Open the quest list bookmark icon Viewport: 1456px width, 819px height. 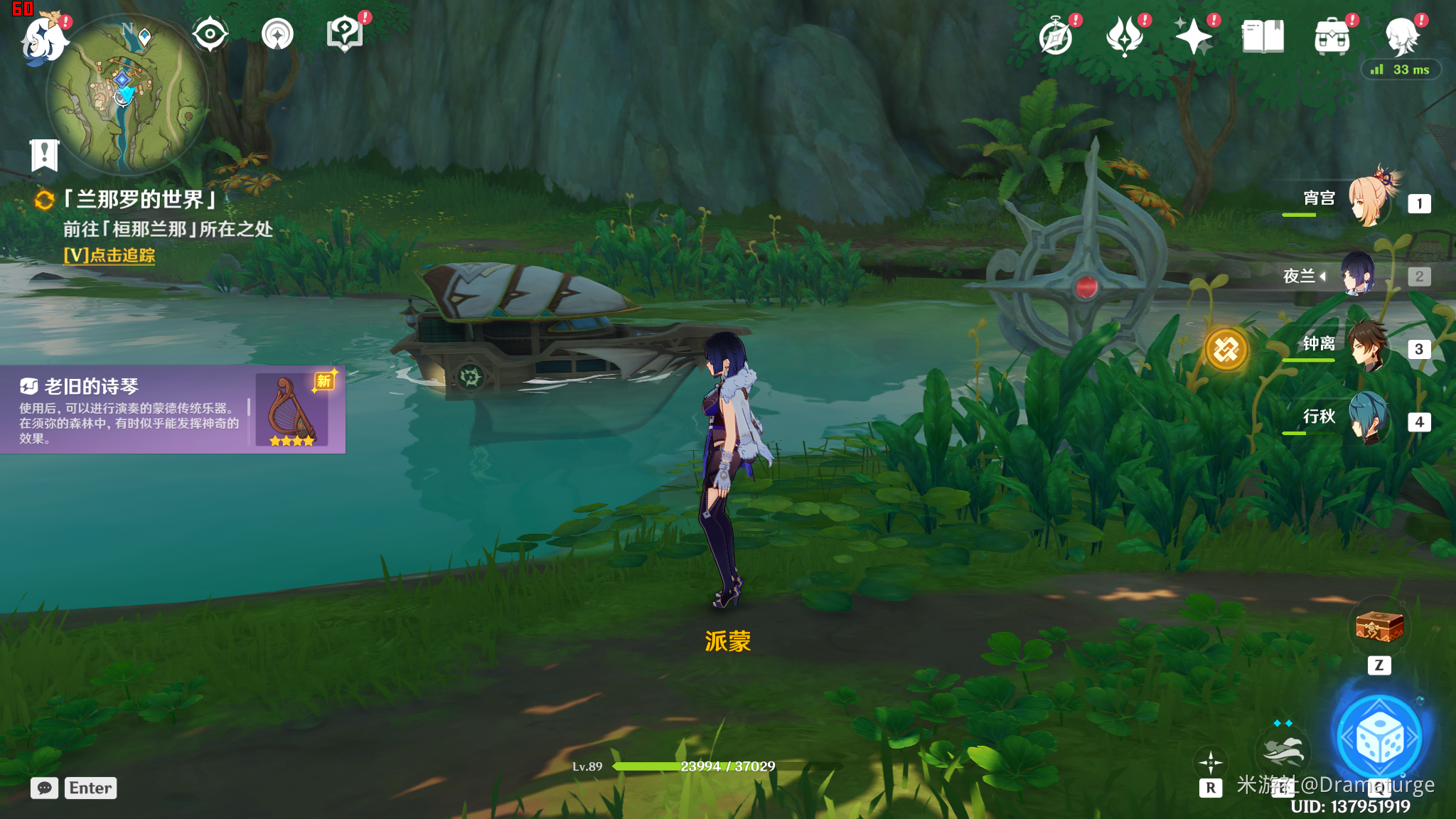[44, 154]
